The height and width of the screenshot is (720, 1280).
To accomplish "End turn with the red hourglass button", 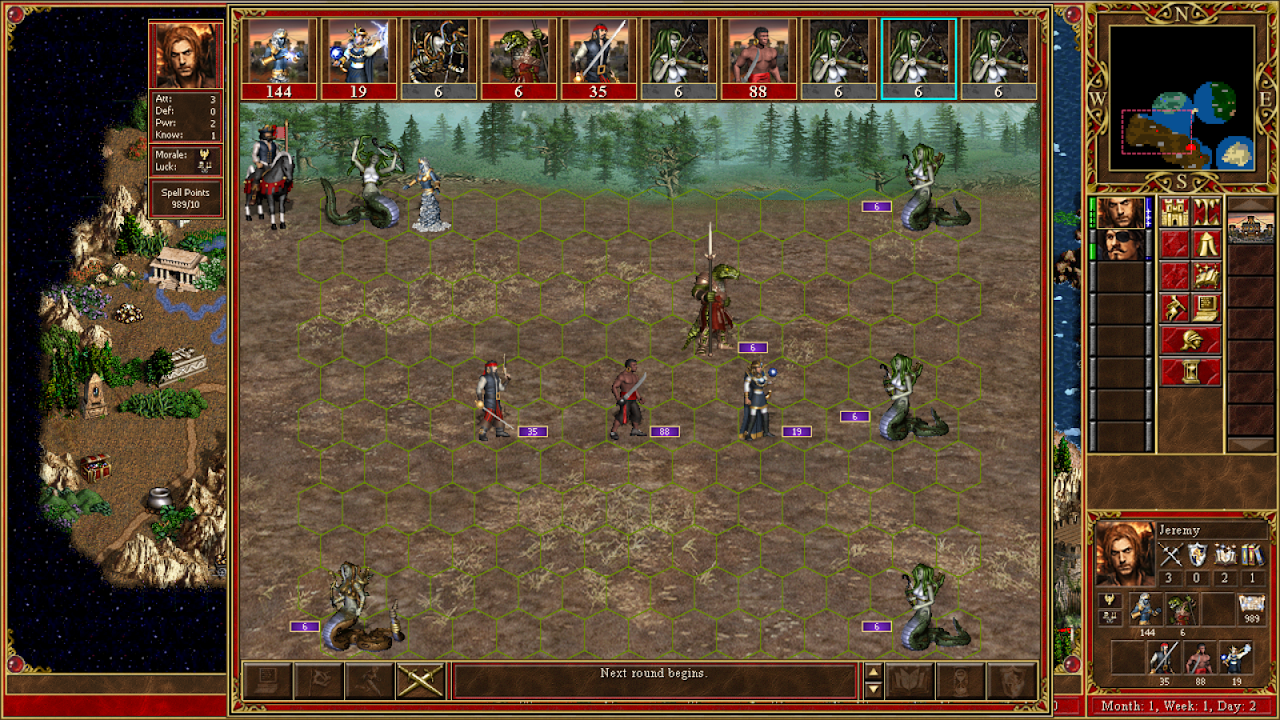I will click(1191, 372).
